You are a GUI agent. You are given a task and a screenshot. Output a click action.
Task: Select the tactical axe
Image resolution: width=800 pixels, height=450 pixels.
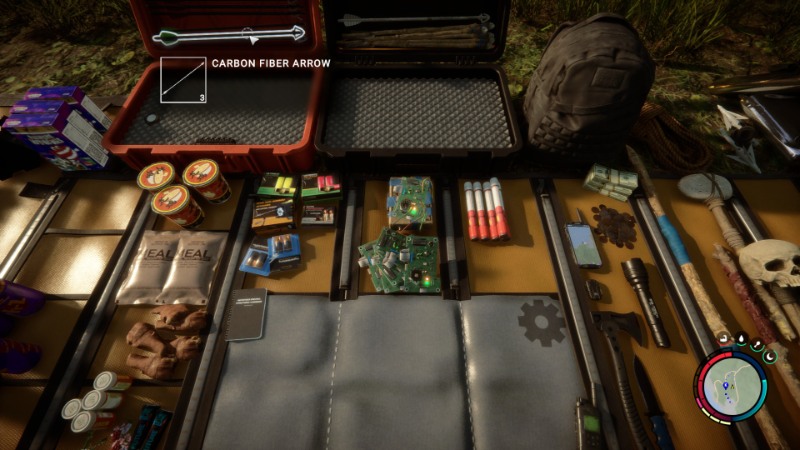(615, 350)
